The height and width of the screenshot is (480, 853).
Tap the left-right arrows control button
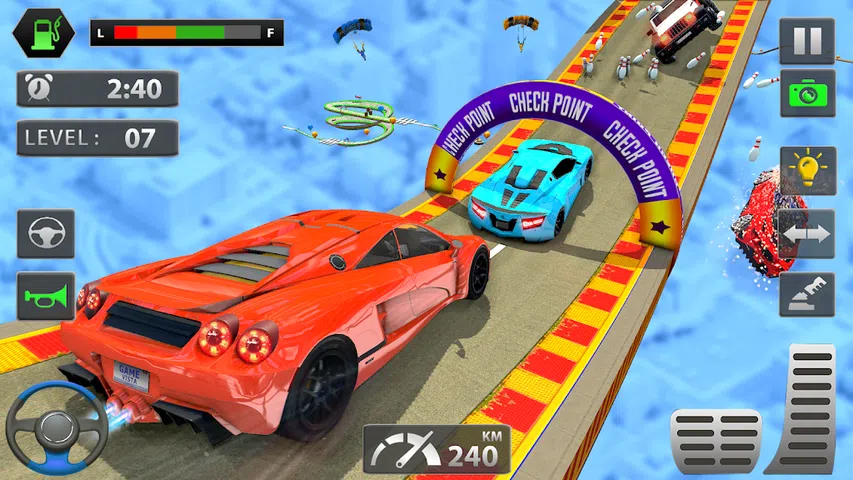click(x=807, y=233)
